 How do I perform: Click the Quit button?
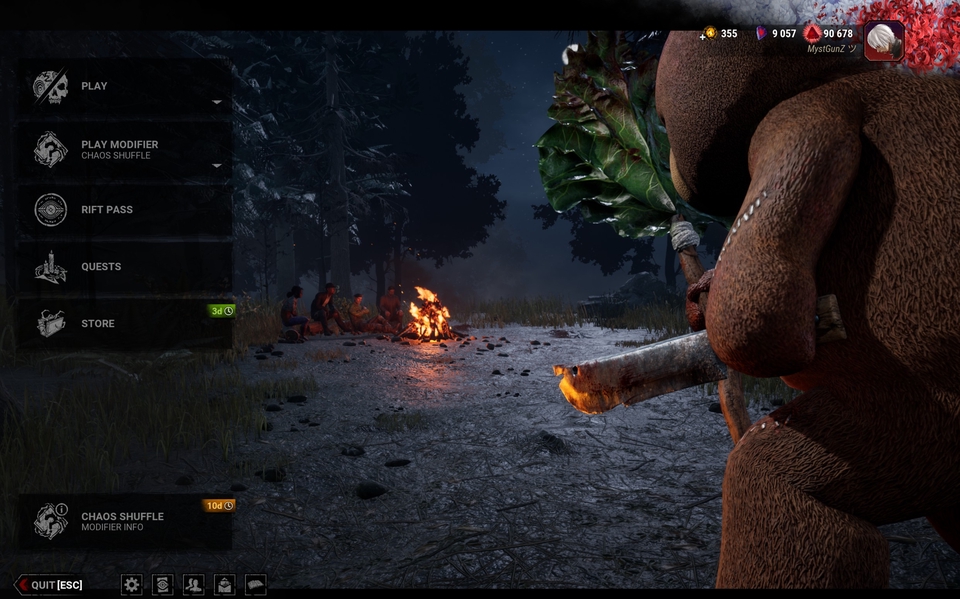(48, 585)
